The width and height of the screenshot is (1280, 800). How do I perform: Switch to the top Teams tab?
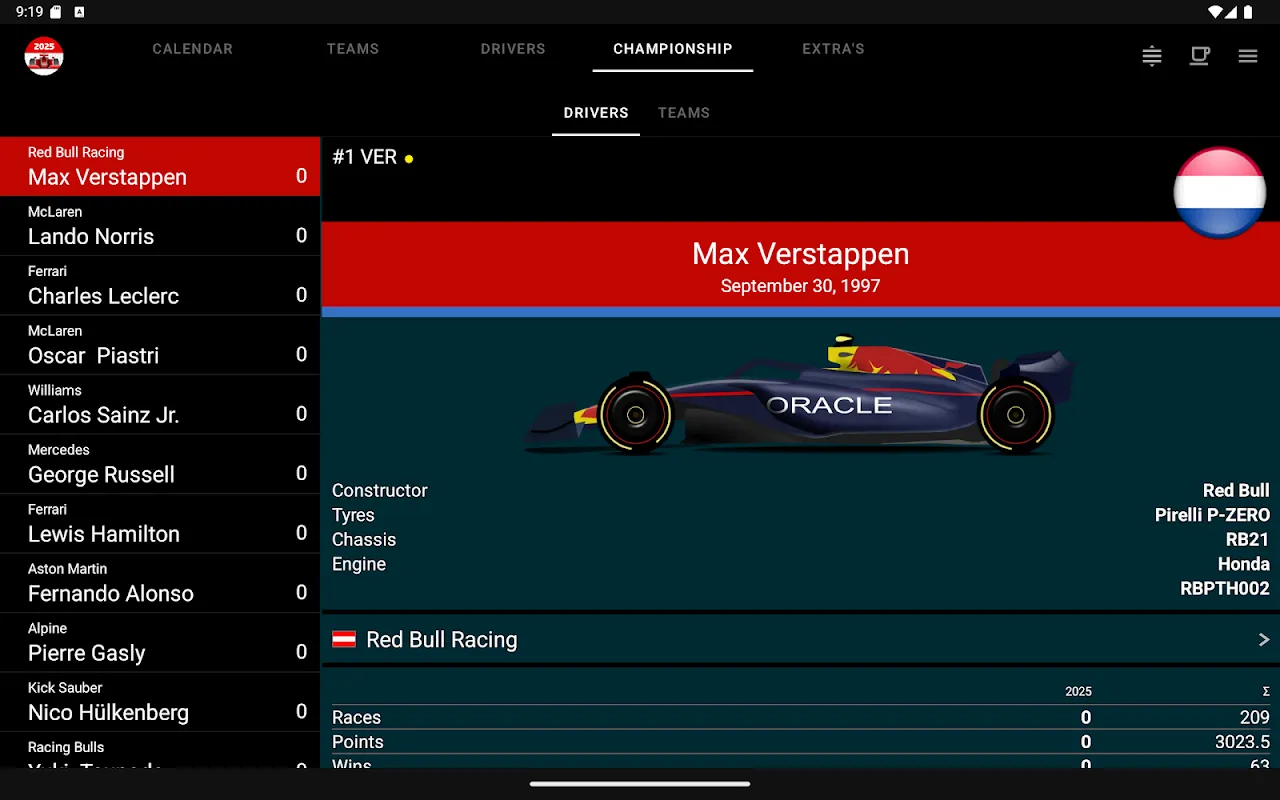tap(352, 49)
